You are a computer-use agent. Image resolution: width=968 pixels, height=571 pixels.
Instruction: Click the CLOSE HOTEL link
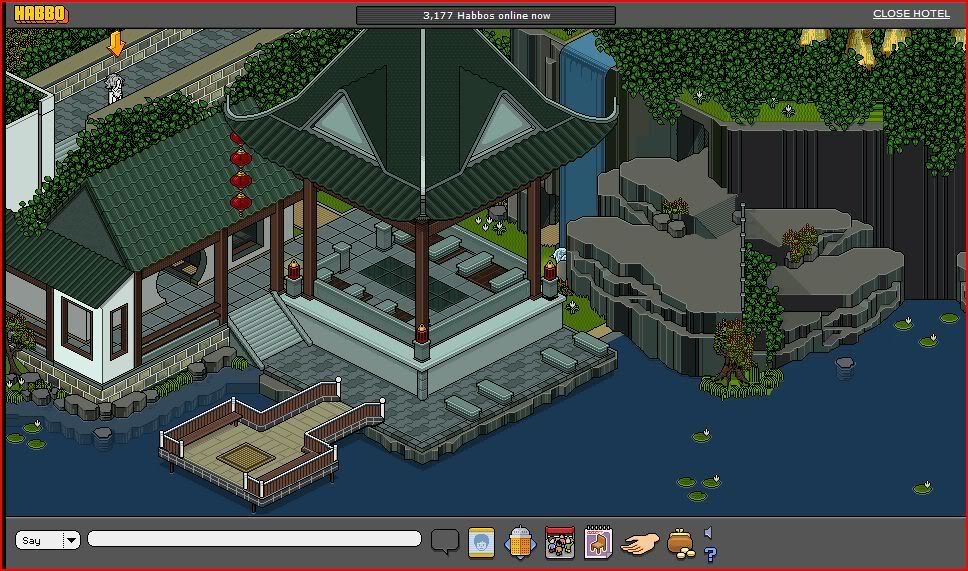tap(911, 14)
